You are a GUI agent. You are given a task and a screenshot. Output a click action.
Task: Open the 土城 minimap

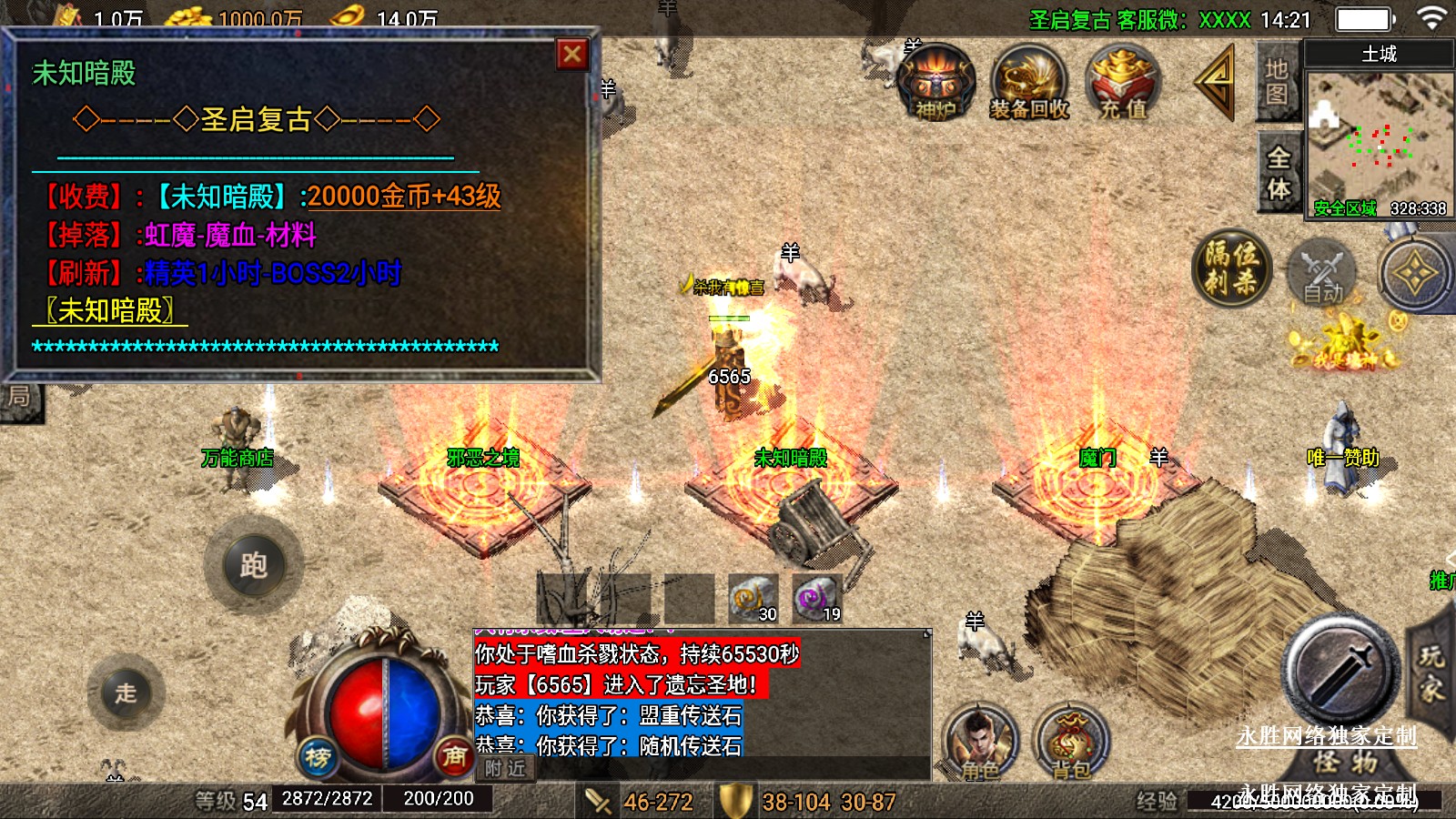1380,136
